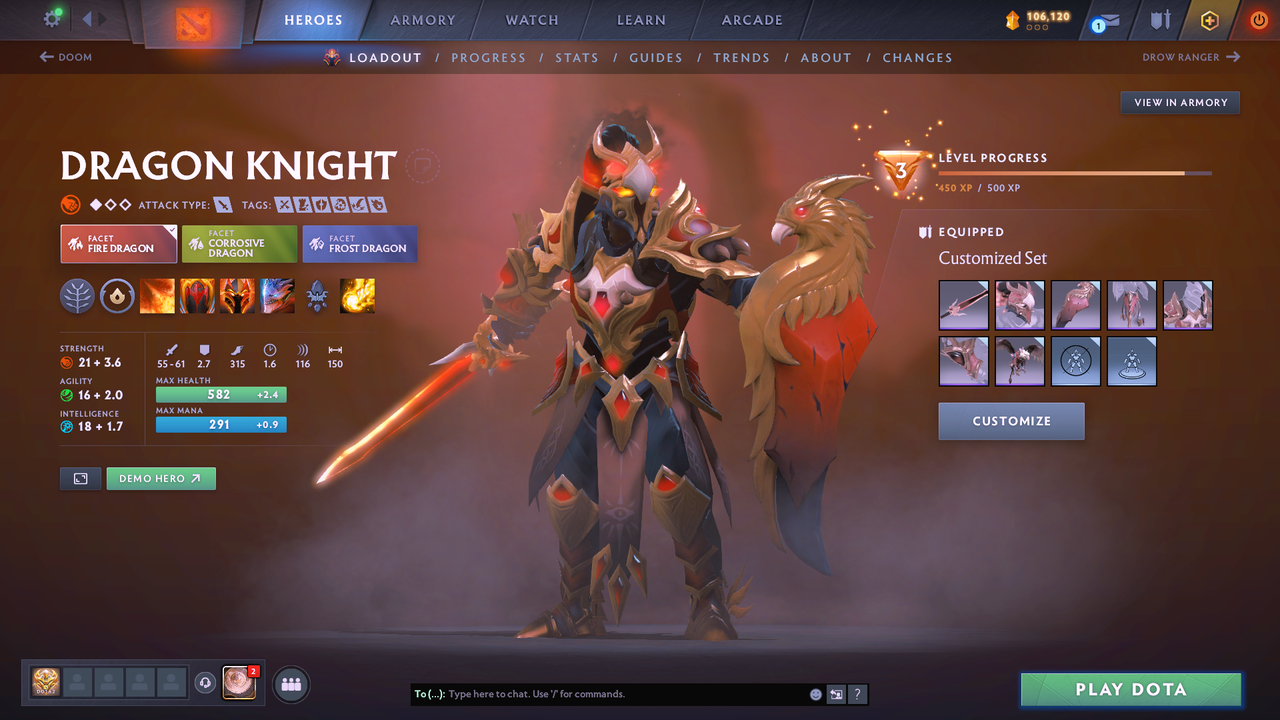Switch to the Corrosive Dragon facet
Screen dimensions: 1280x720
(239, 243)
